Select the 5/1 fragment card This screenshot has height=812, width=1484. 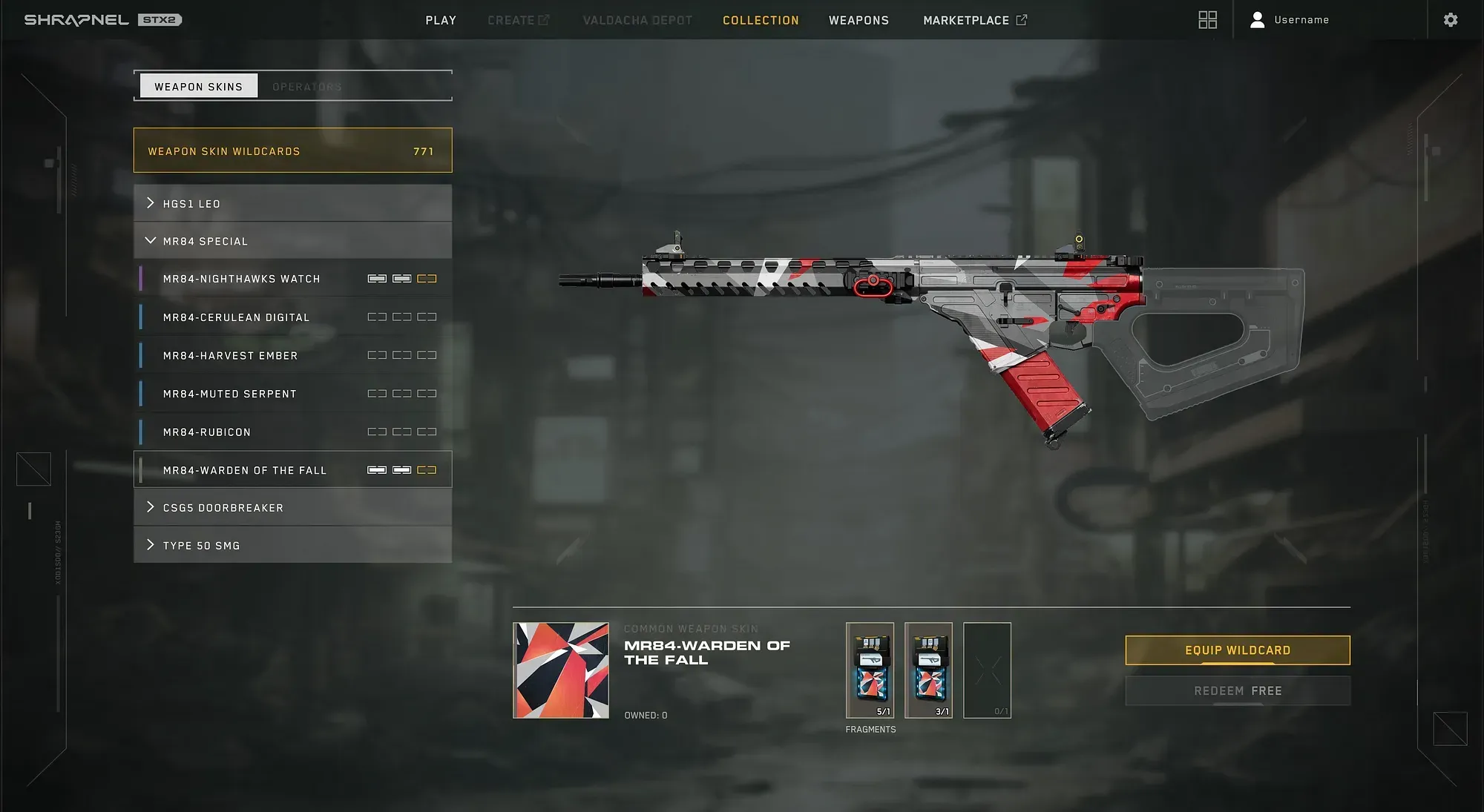pos(870,670)
